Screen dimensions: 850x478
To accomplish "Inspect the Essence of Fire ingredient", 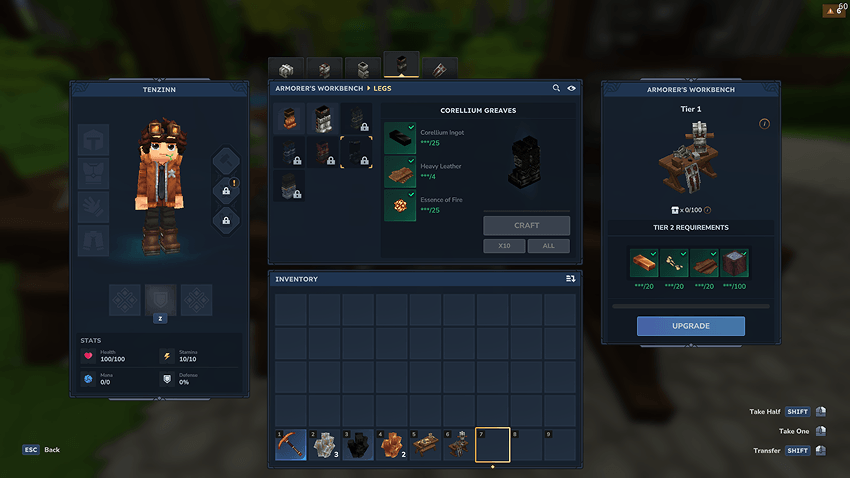I will (399, 205).
